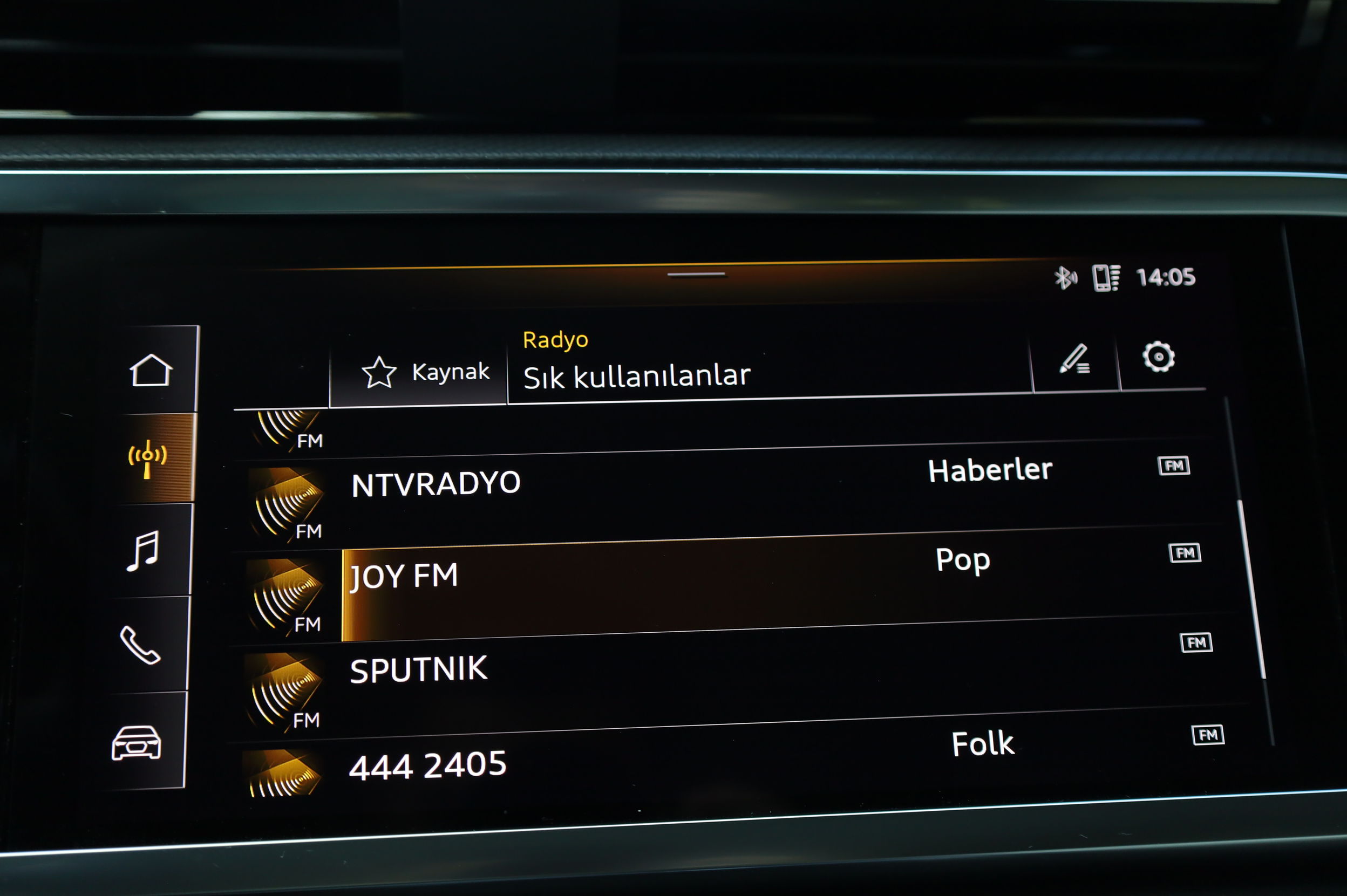1347x896 pixels.
Task: Open the phone menu icon
Action: click(x=140, y=645)
